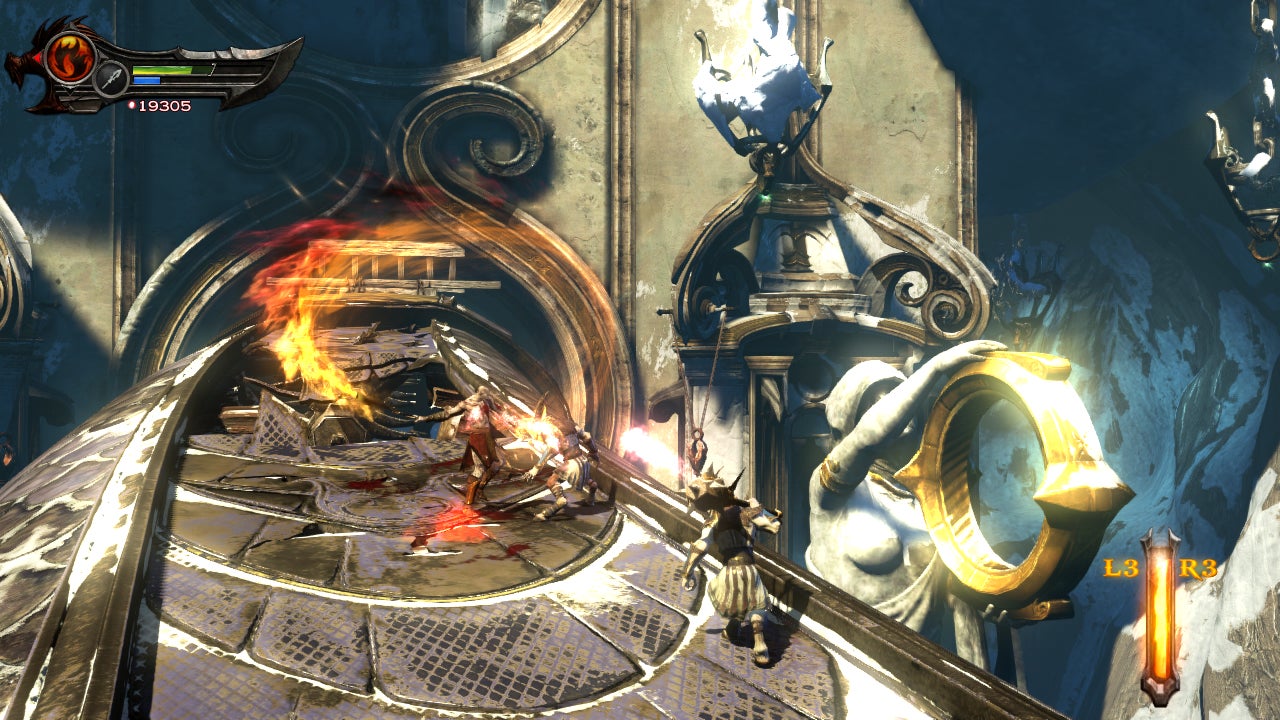Screen dimensions: 1280x720
Task: Select the fire element flame icon
Action: (69, 57)
